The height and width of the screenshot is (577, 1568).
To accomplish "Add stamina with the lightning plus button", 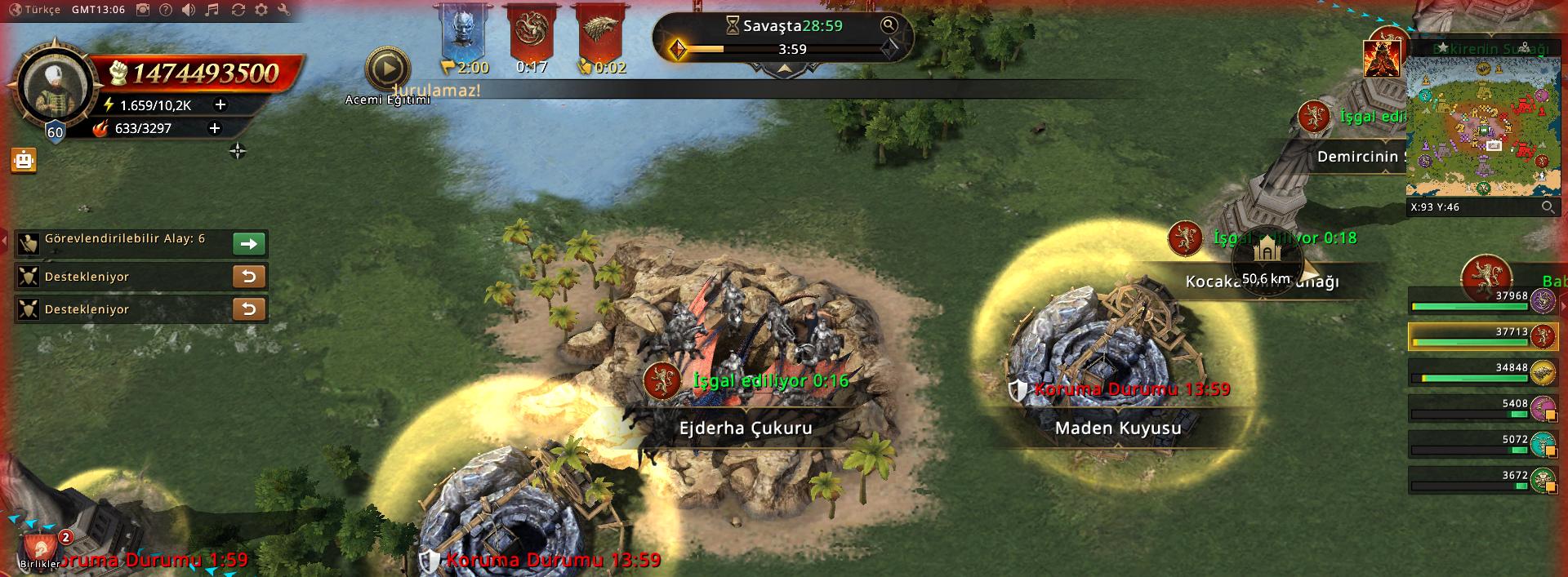I will [x=220, y=104].
